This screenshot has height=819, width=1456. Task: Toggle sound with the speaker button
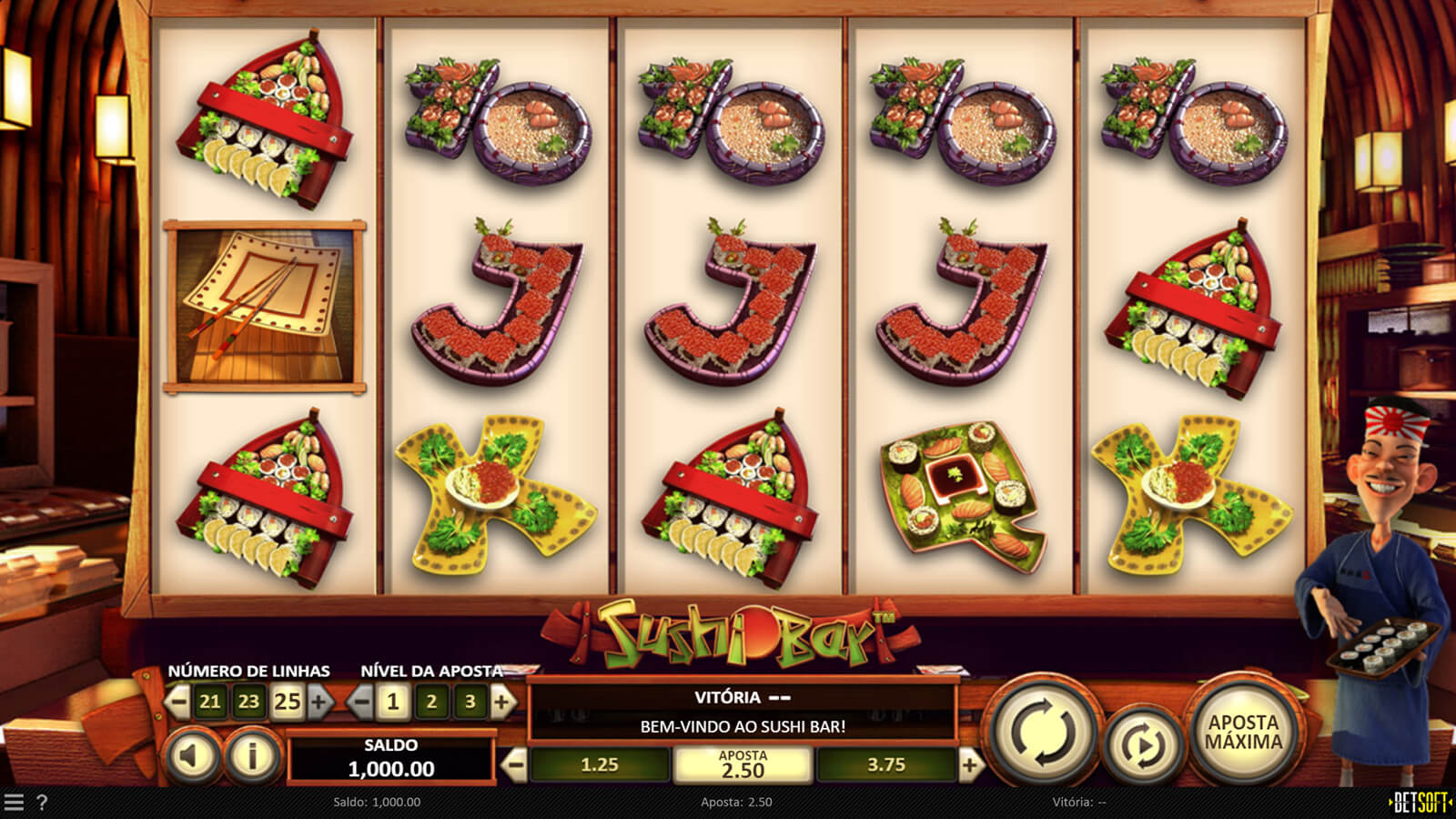(192, 754)
